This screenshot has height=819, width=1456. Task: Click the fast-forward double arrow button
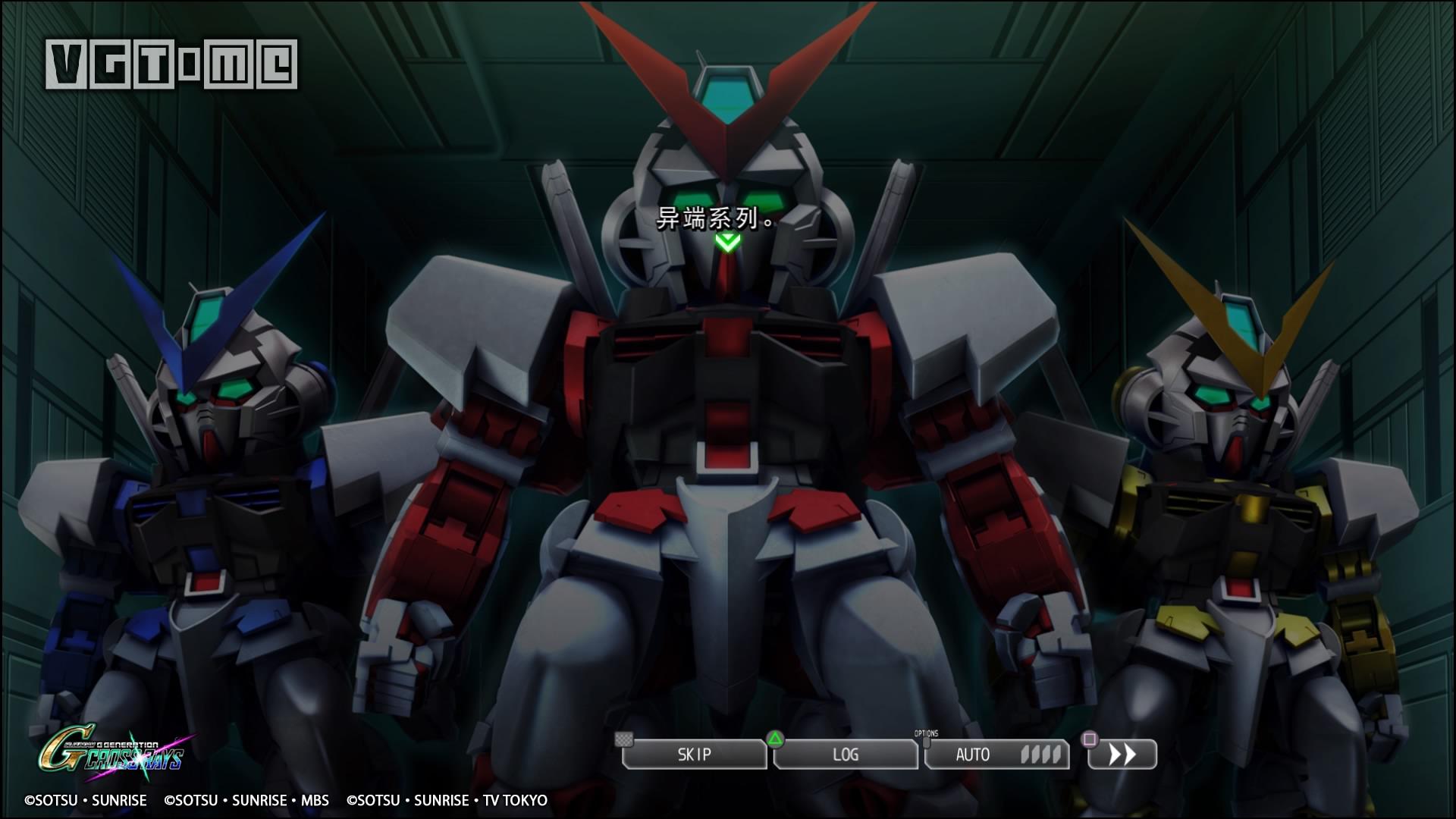(x=1122, y=755)
